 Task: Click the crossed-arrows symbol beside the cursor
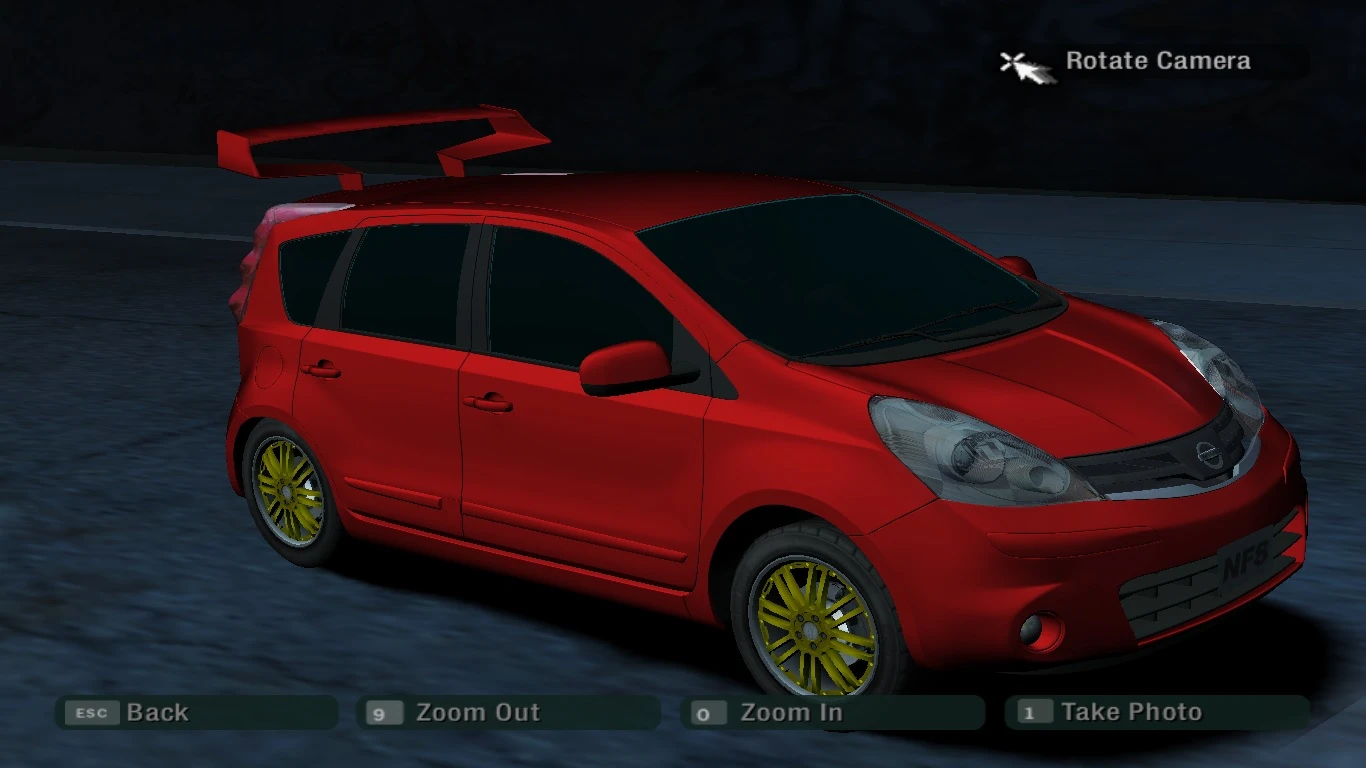click(1012, 58)
